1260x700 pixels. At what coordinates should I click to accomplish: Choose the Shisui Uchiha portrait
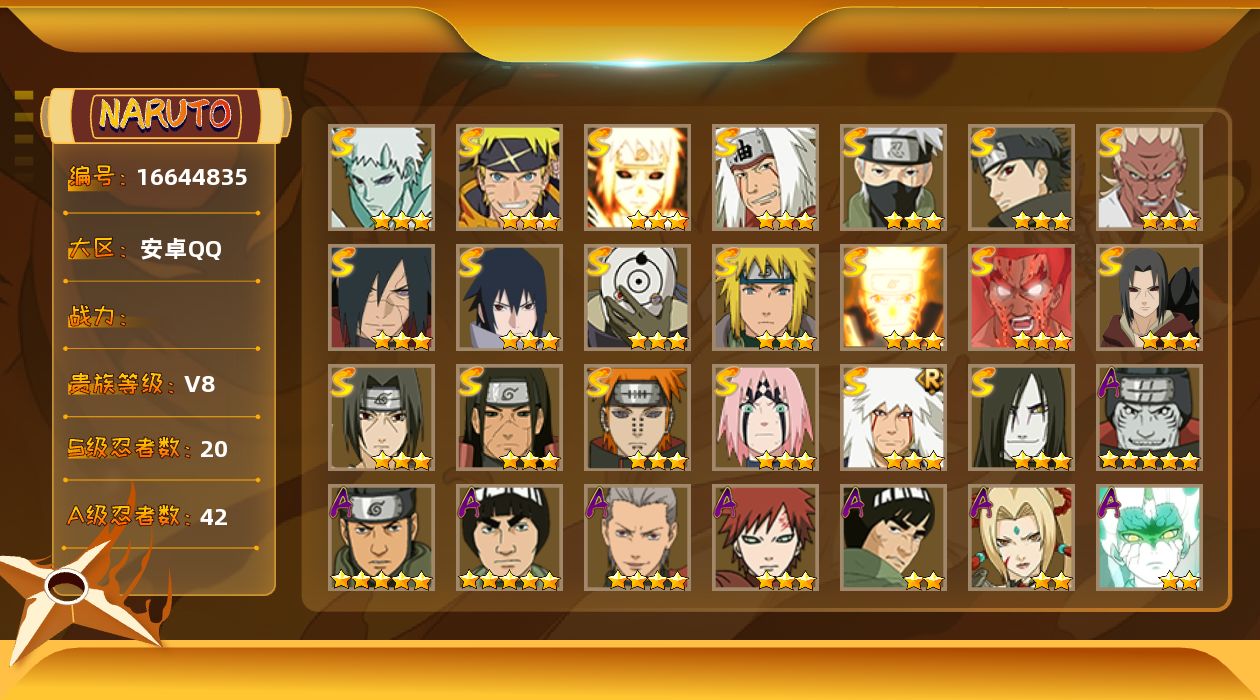1021,177
